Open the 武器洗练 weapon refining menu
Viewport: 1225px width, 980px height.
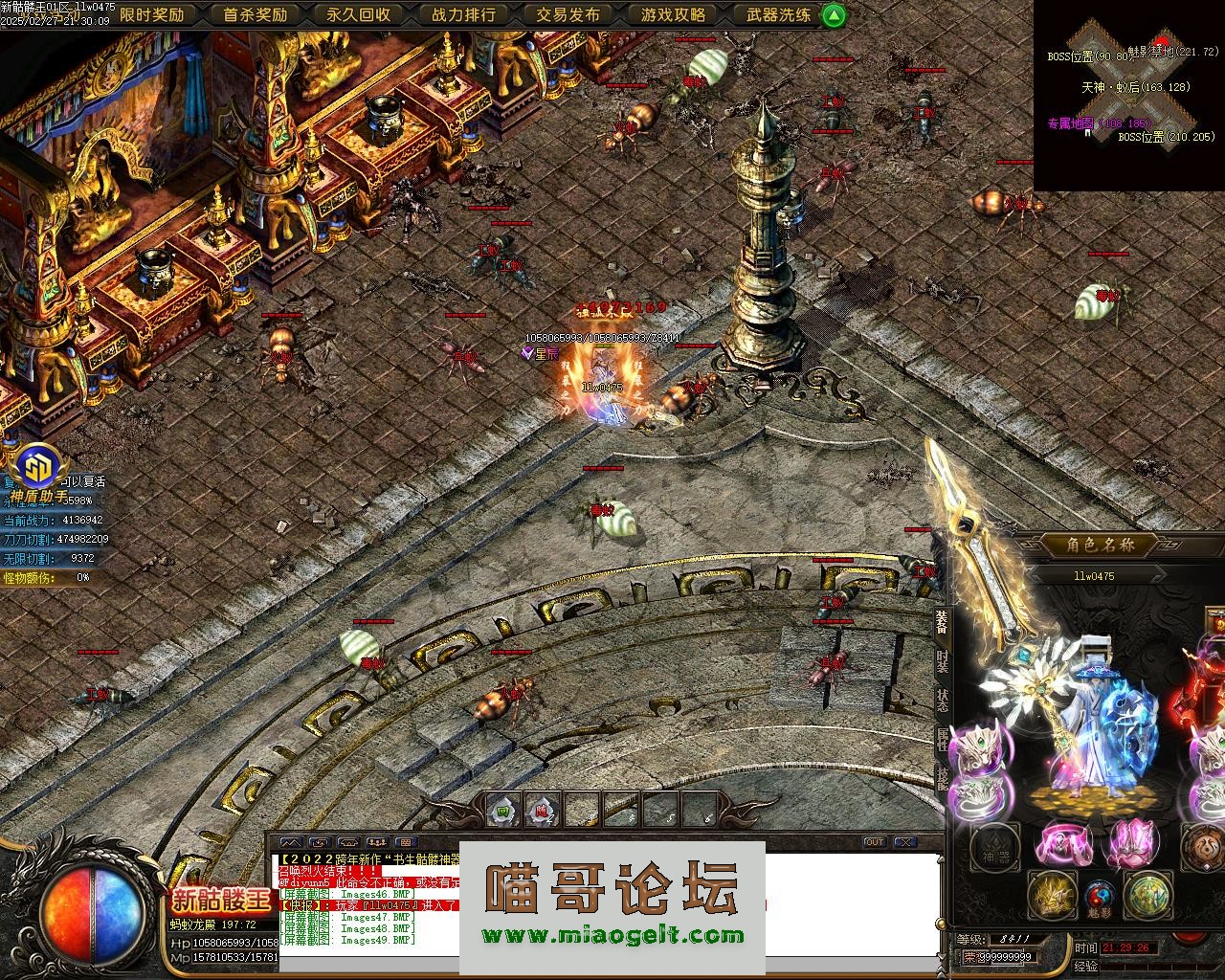pos(777,14)
